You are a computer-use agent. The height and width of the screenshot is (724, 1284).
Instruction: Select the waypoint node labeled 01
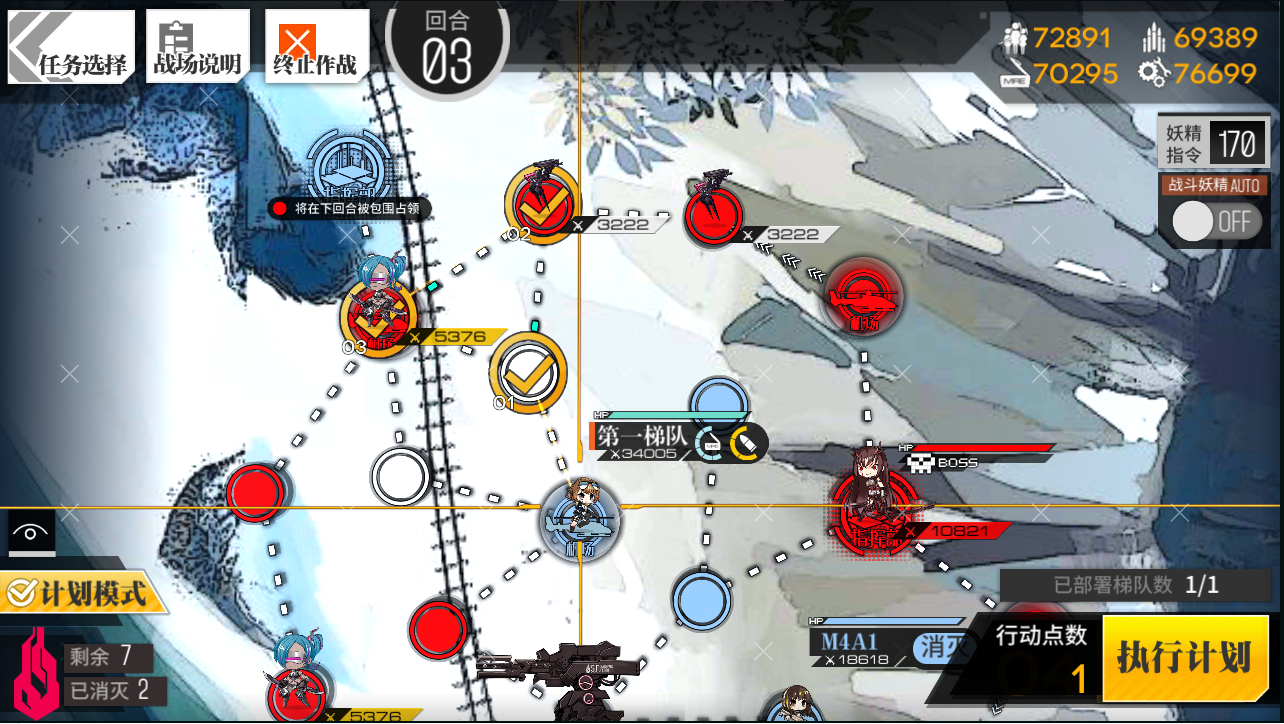click(528, 372)
